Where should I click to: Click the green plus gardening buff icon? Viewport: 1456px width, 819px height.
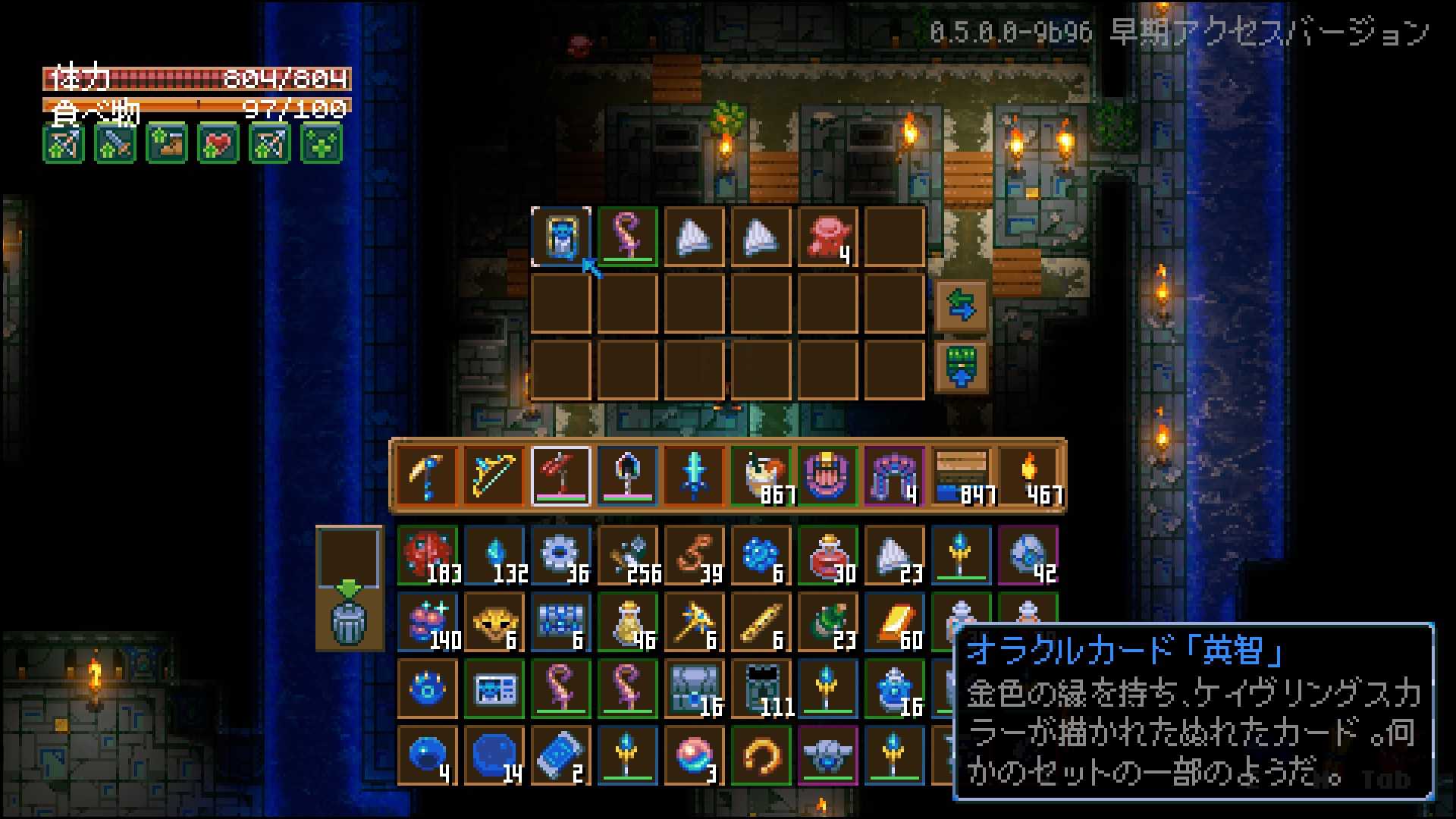[x=320, y=144]
